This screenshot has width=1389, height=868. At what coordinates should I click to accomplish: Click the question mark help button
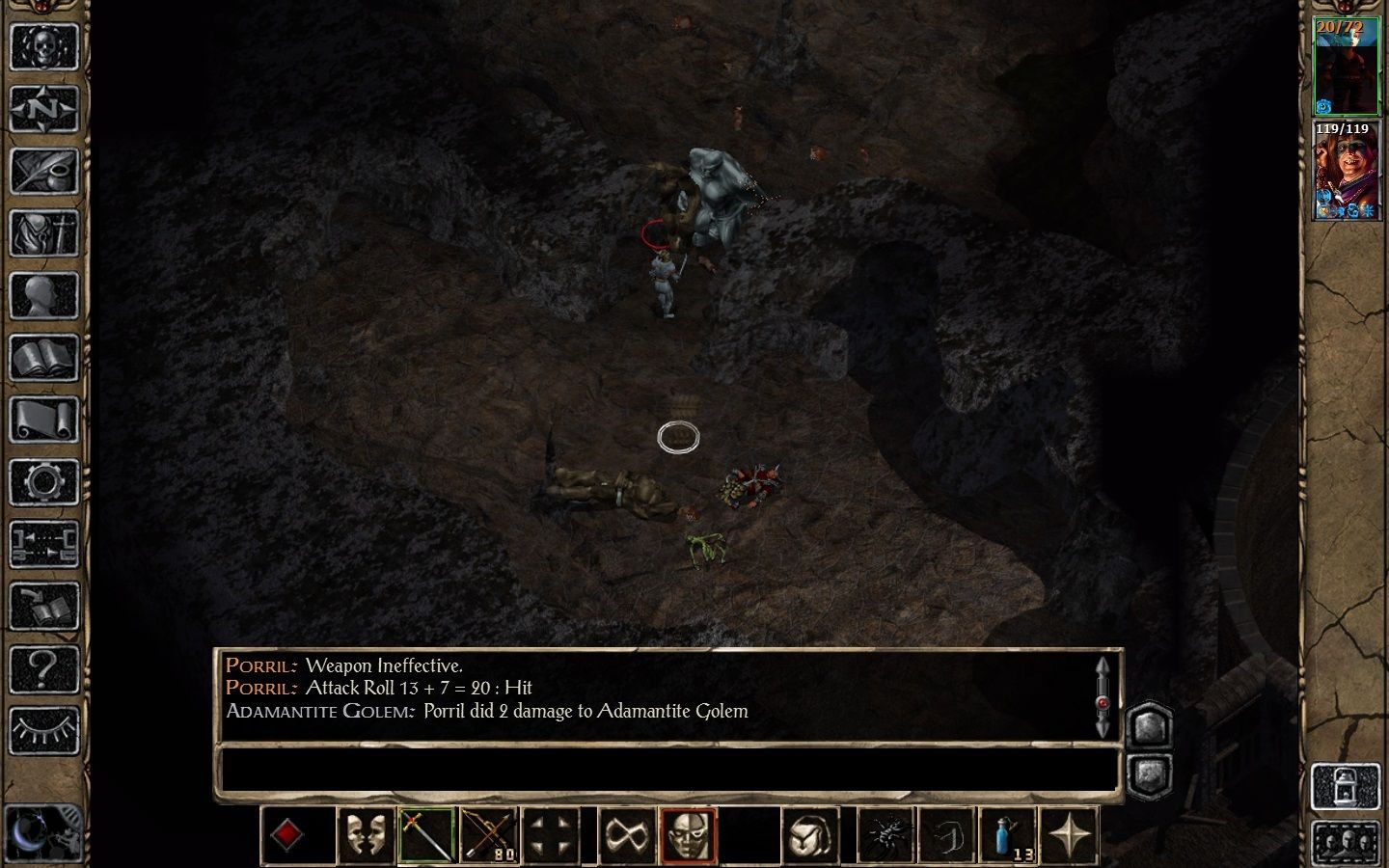tap(43, 668)
